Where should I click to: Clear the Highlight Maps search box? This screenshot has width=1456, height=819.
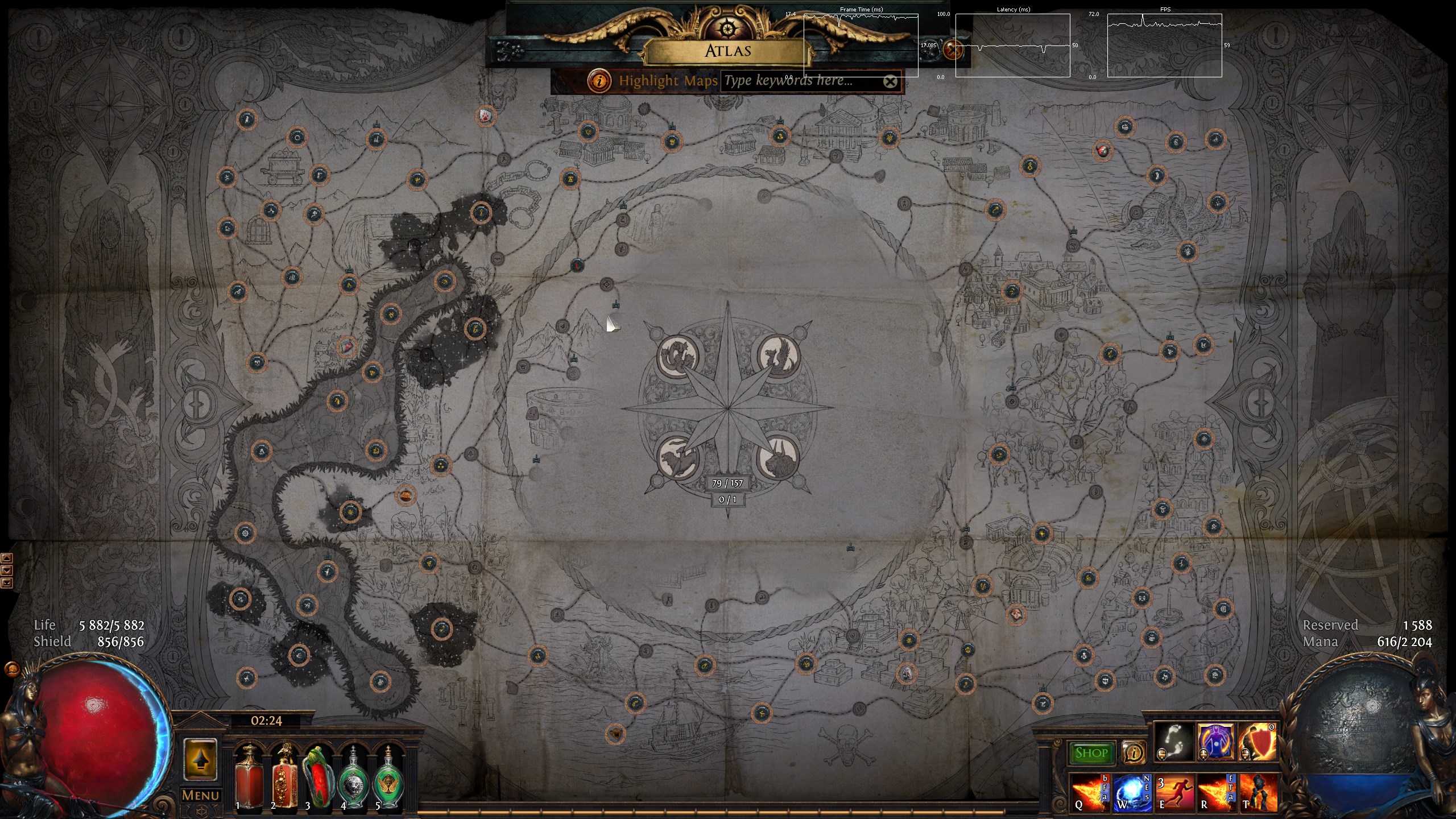point(890,82)
